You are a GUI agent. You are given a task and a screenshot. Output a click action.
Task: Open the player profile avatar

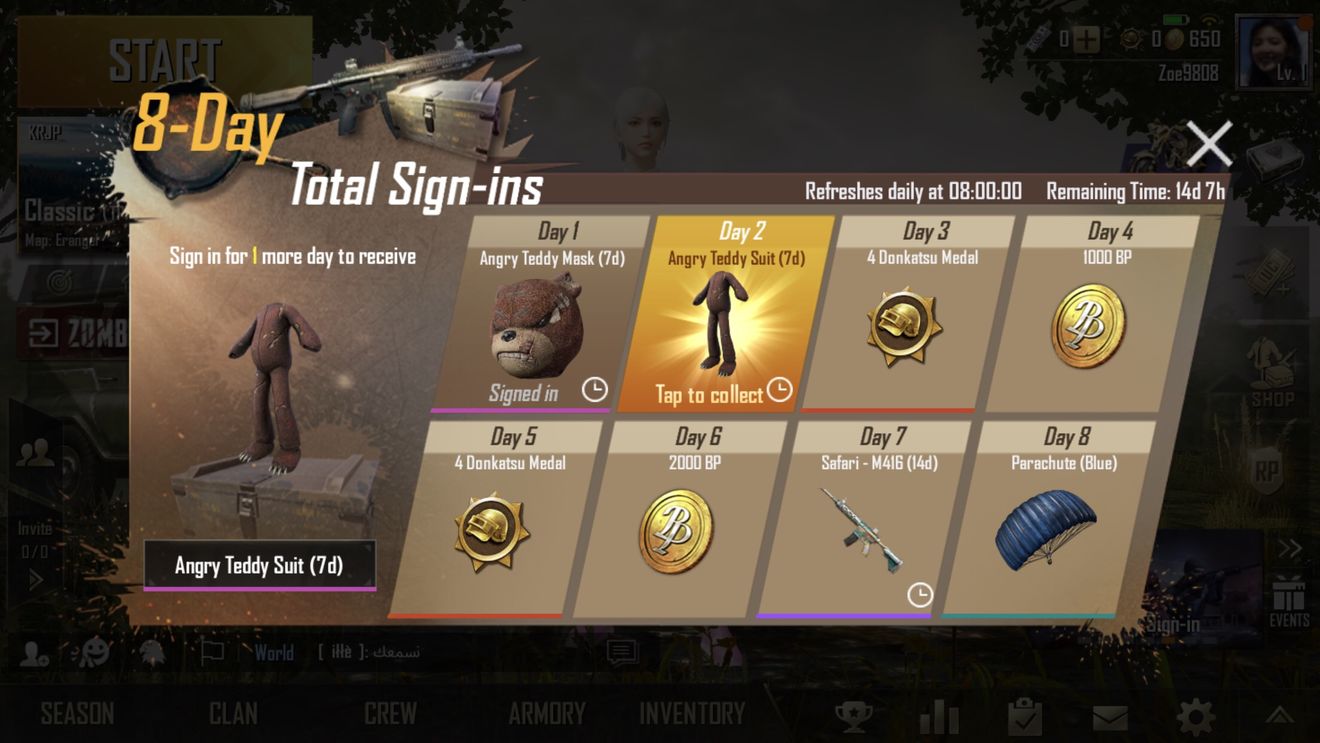click(x=1273, y=52)
